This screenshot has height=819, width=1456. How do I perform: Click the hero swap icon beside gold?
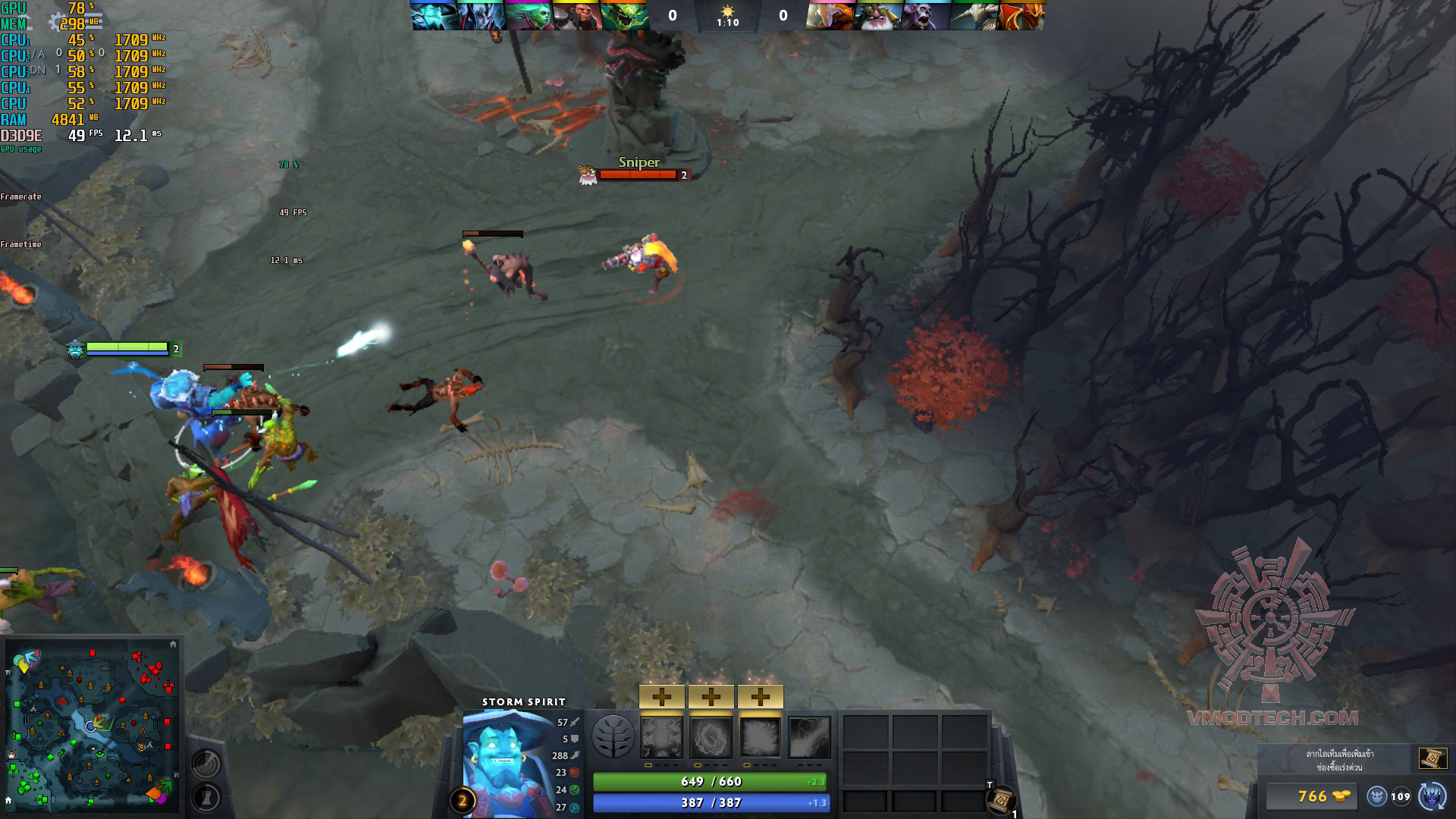pos(1432,796)
